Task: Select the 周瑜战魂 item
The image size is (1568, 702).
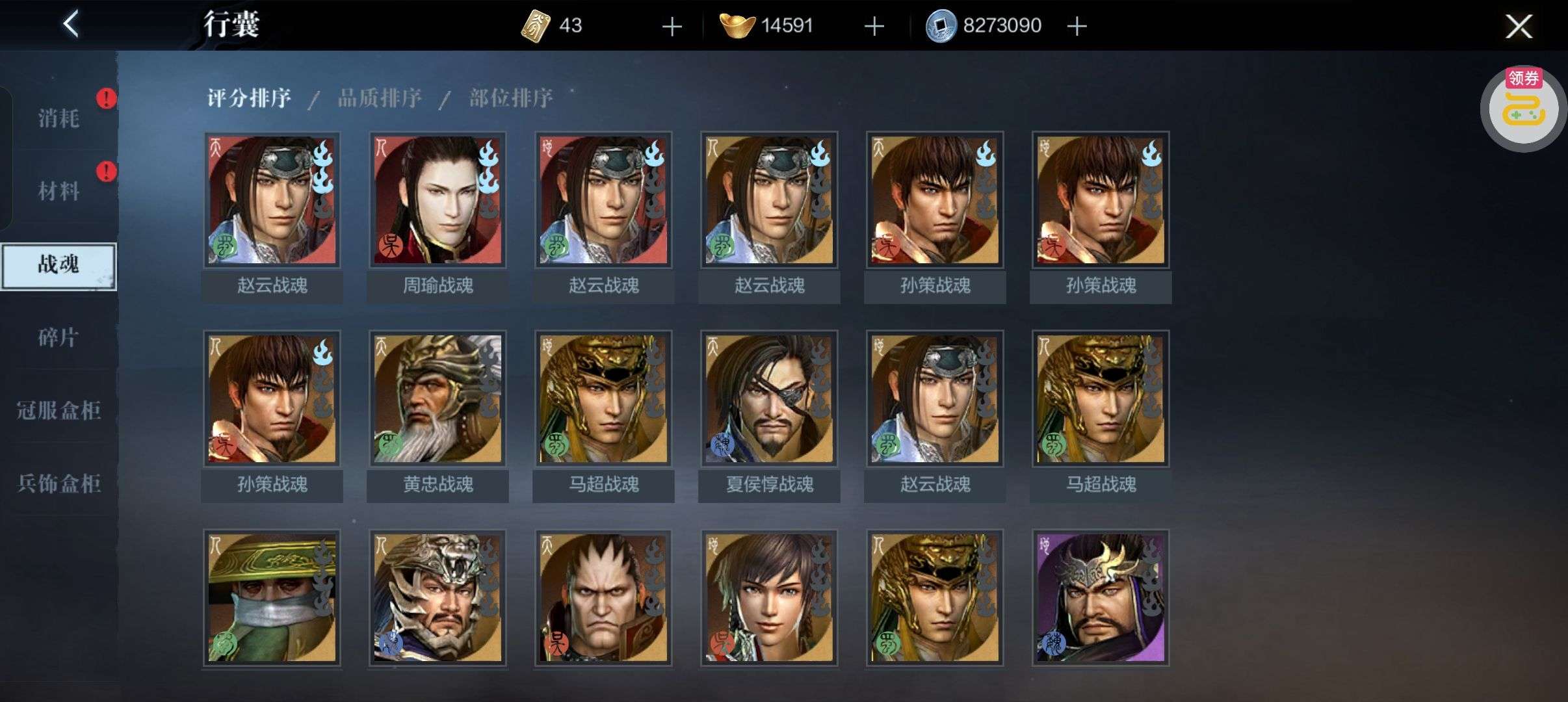Action: [x=438, y=200]
